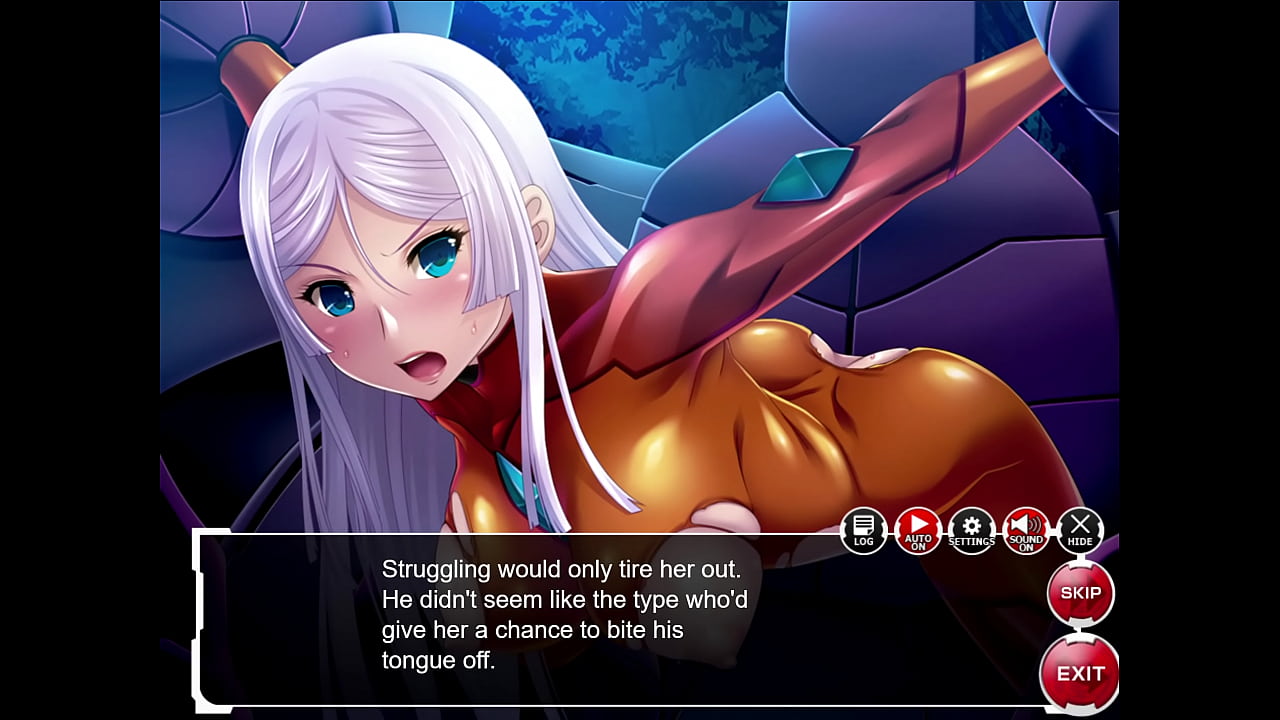Click the gear icon to adjust game options
The width and height of the screenshot is (1280, 720).
[x=971, y=530]
